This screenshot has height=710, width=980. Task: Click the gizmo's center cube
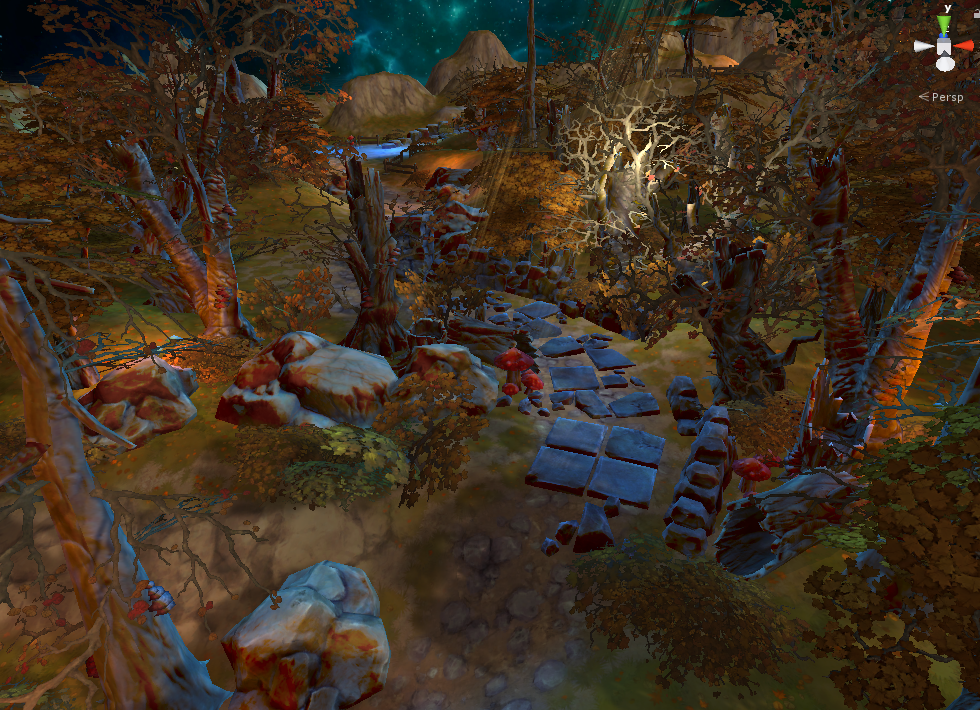945,46
